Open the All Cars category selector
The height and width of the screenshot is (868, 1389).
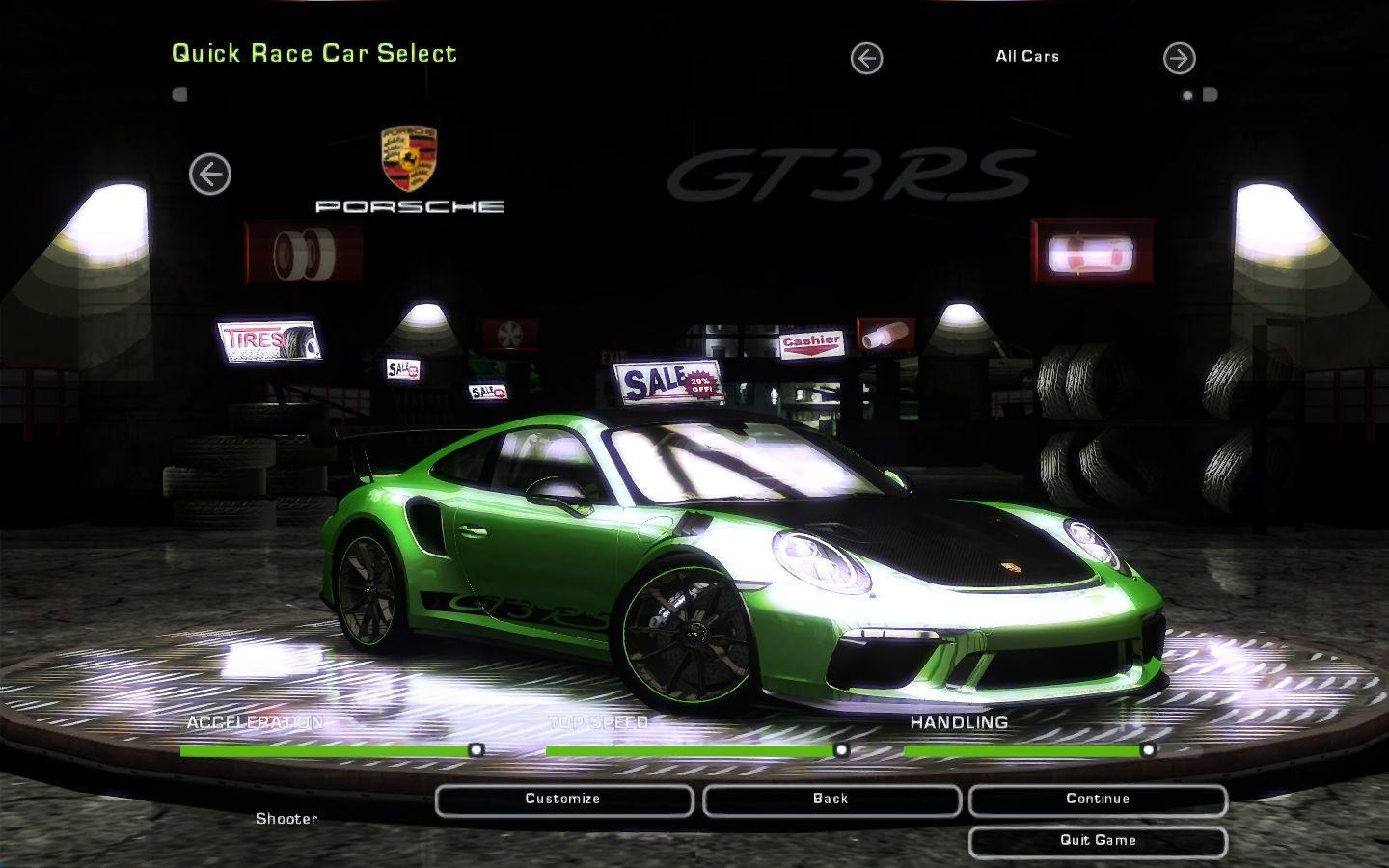tap(1026, 57)
